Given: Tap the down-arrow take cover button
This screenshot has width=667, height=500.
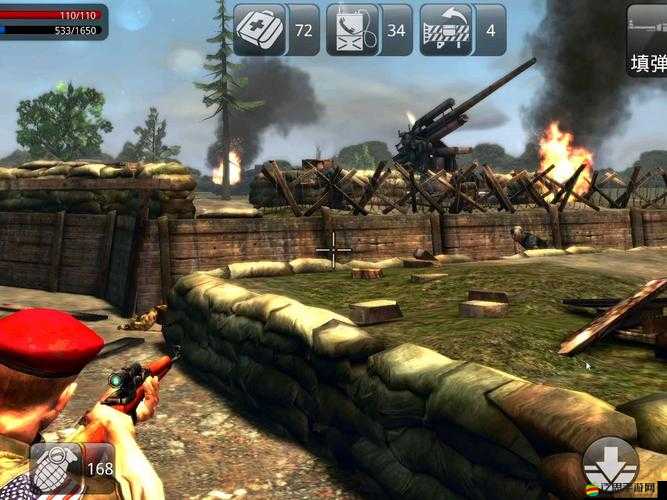Looking at the screenshot, I should click(x=610, y=465).
